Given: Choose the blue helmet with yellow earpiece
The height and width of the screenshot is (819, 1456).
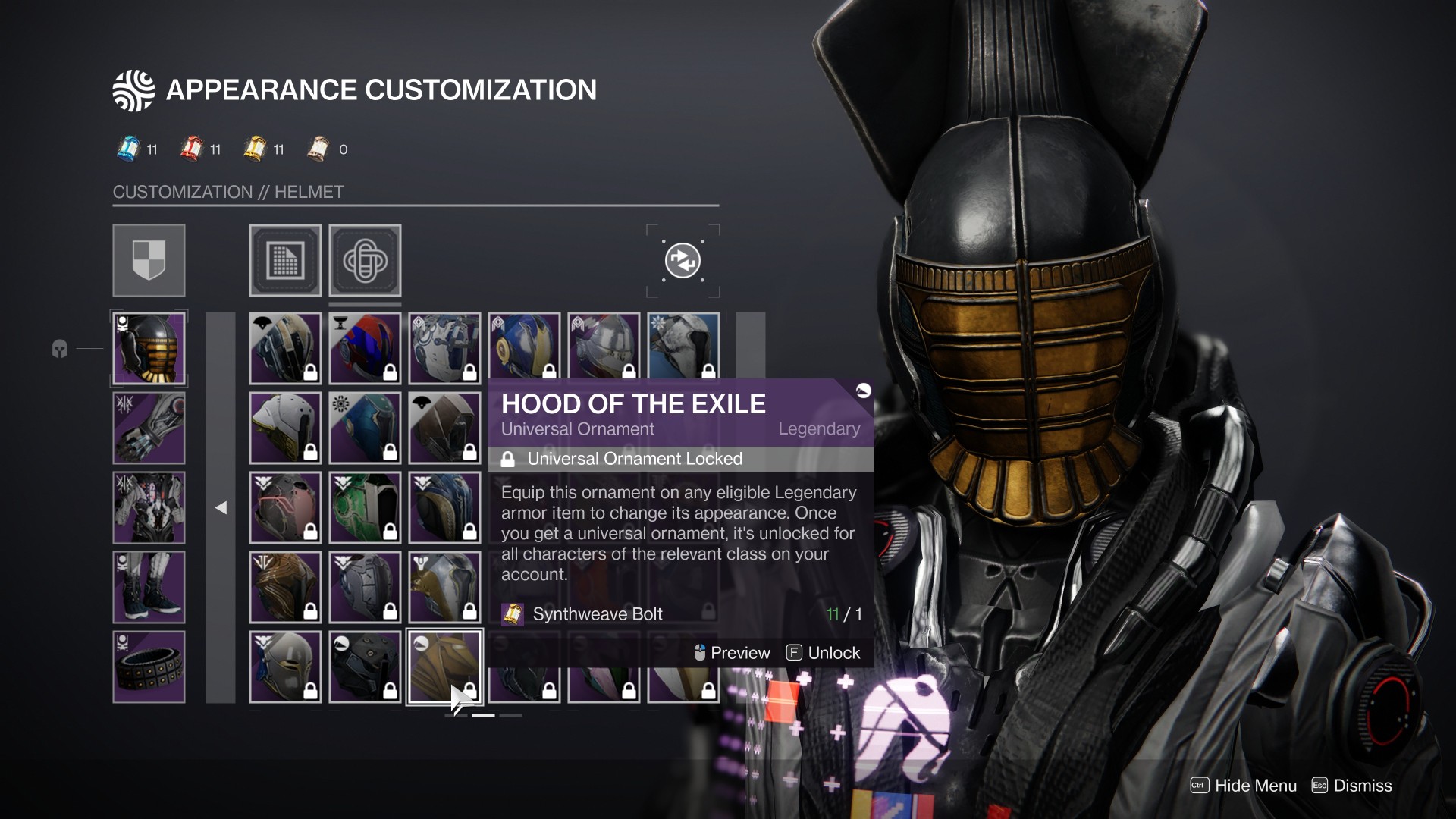Looking at the screenshot, I should point(524,348).
